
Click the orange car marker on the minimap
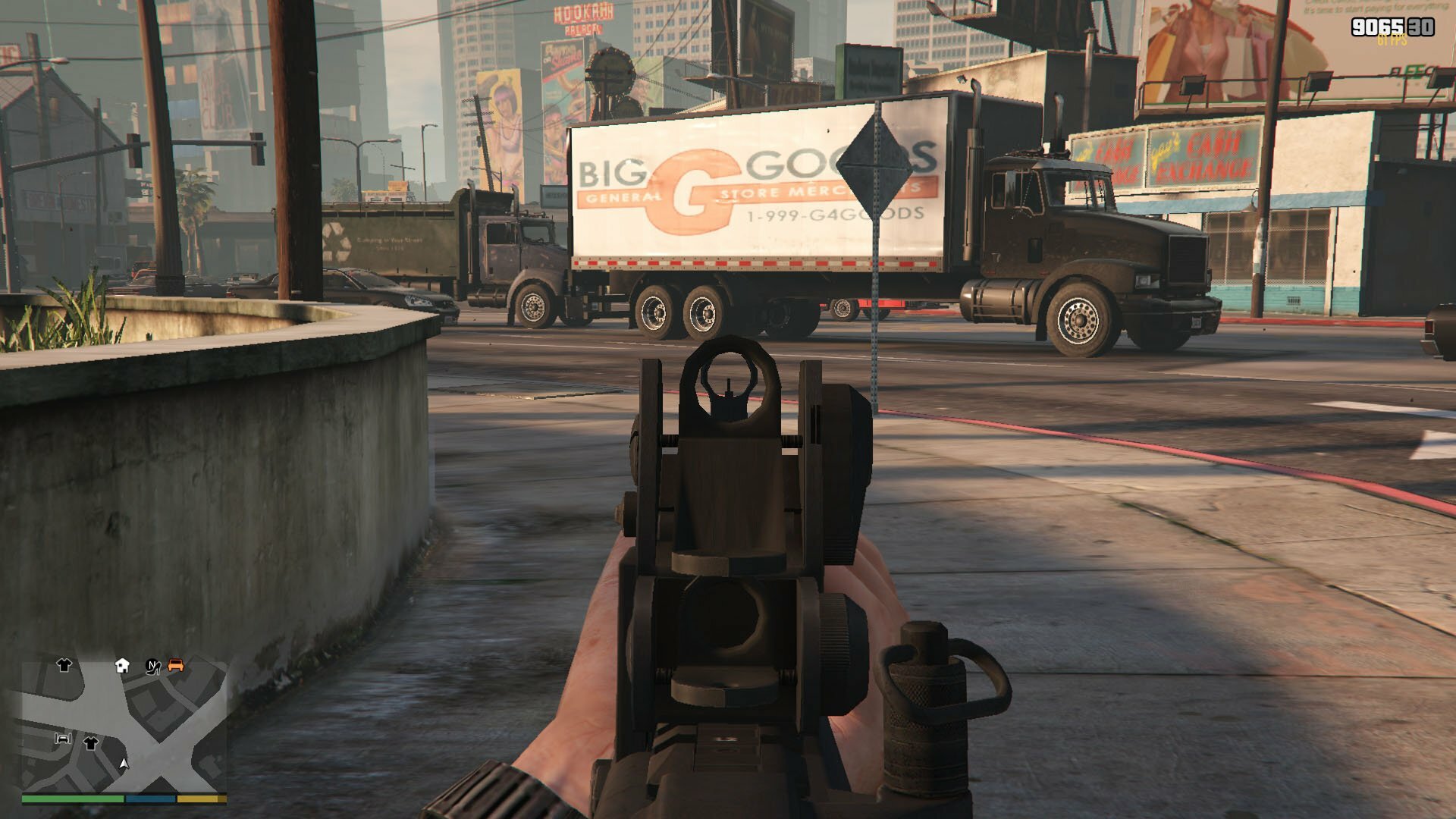pyautogui.click(x=176, y=665)
